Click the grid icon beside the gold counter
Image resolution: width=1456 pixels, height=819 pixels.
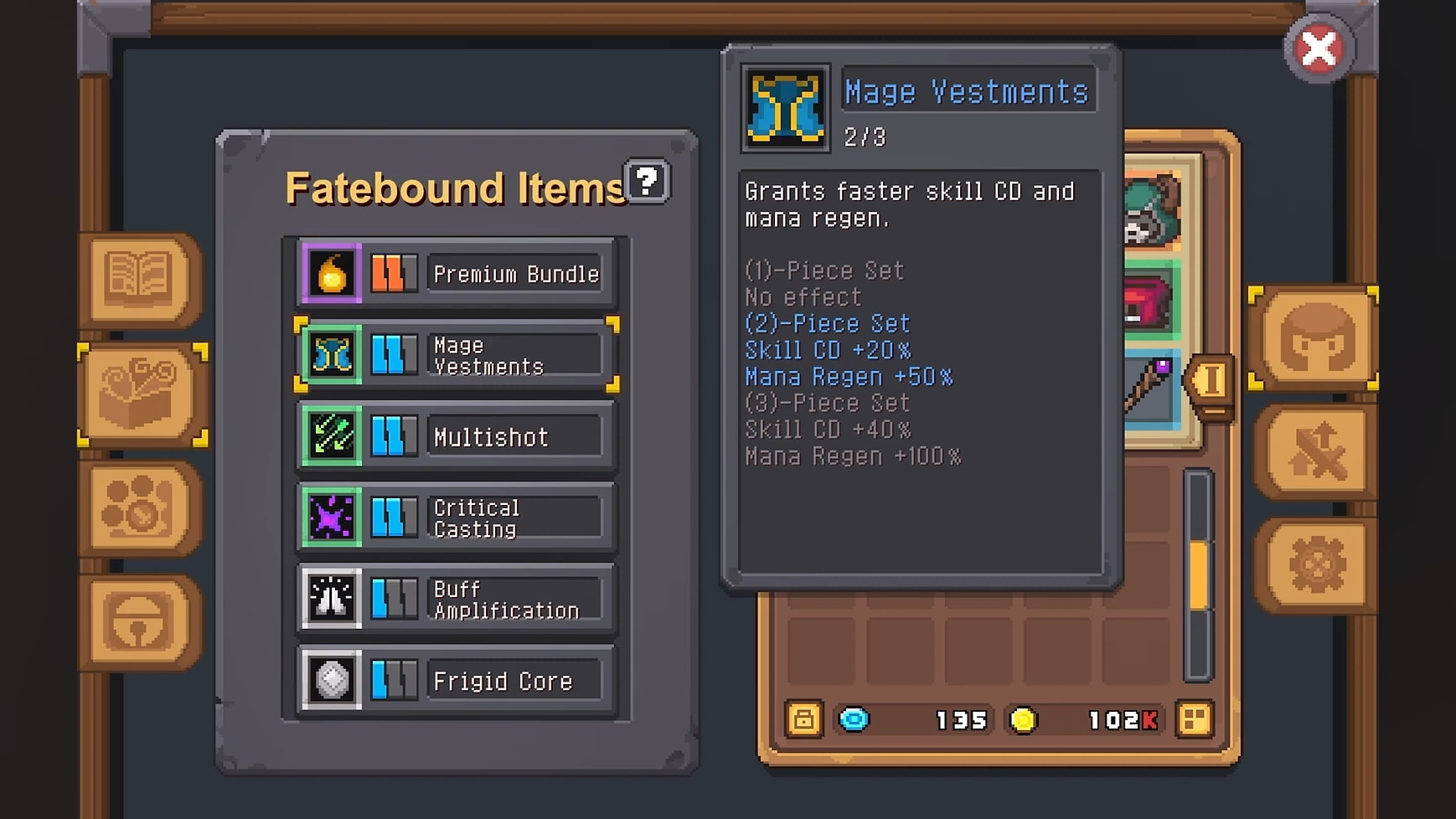[1195, 719]
